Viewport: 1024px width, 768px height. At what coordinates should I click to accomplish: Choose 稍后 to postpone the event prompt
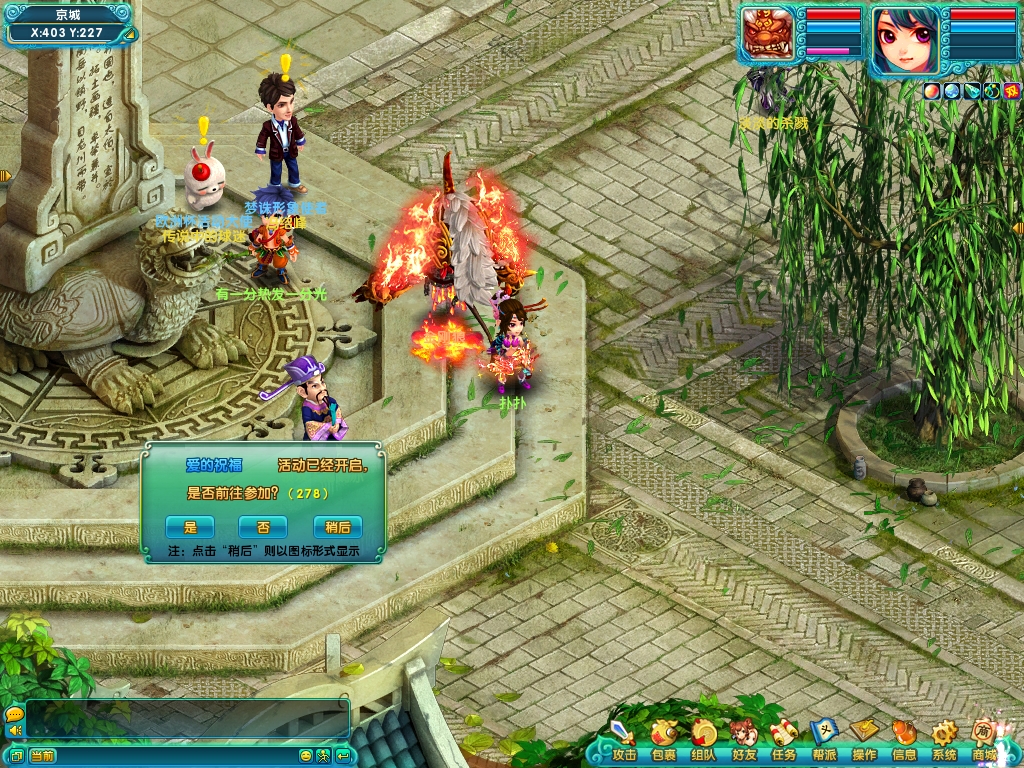click(x=337, y=527)
